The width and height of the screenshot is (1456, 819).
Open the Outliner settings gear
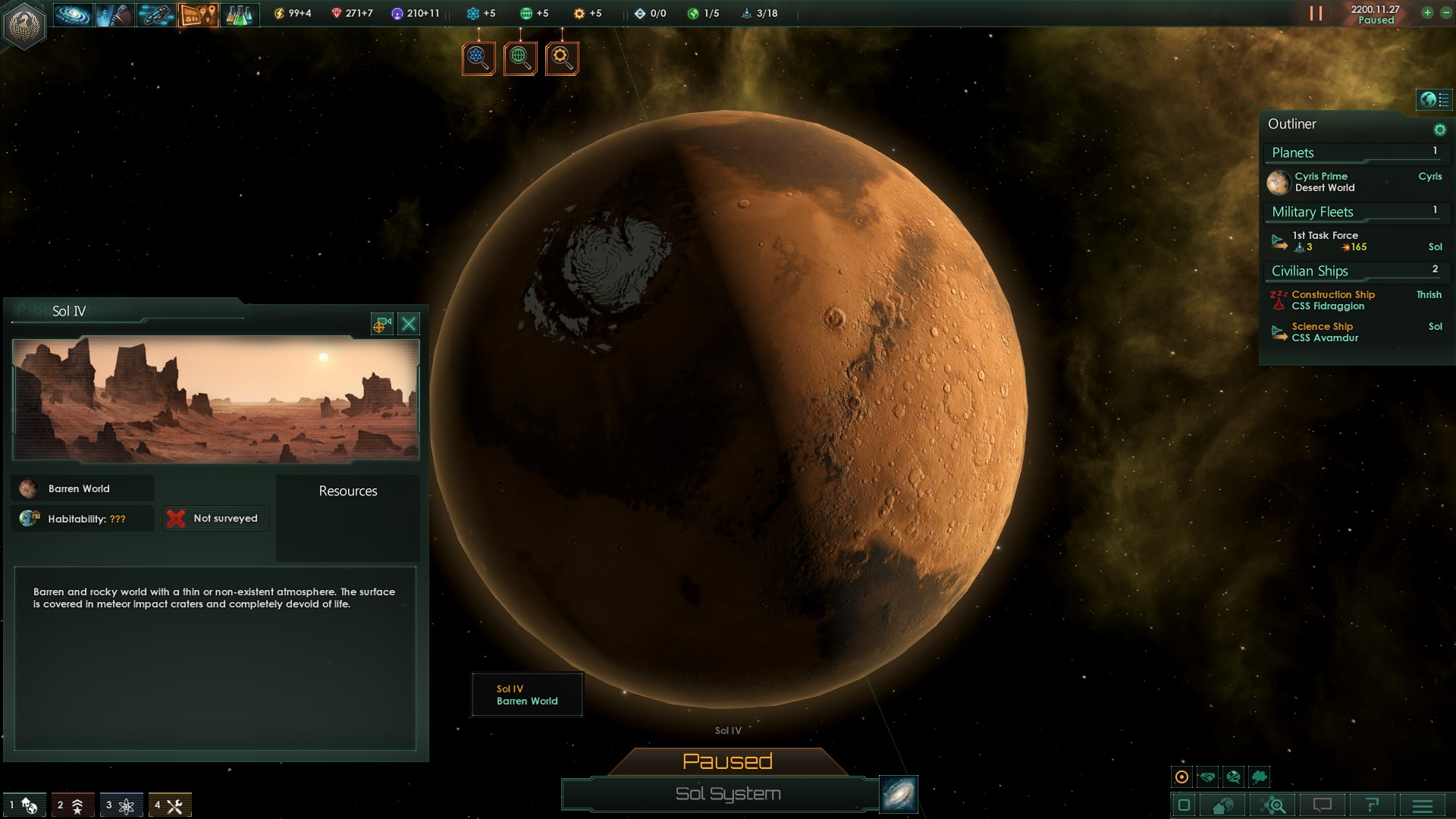click(1439, 130)
